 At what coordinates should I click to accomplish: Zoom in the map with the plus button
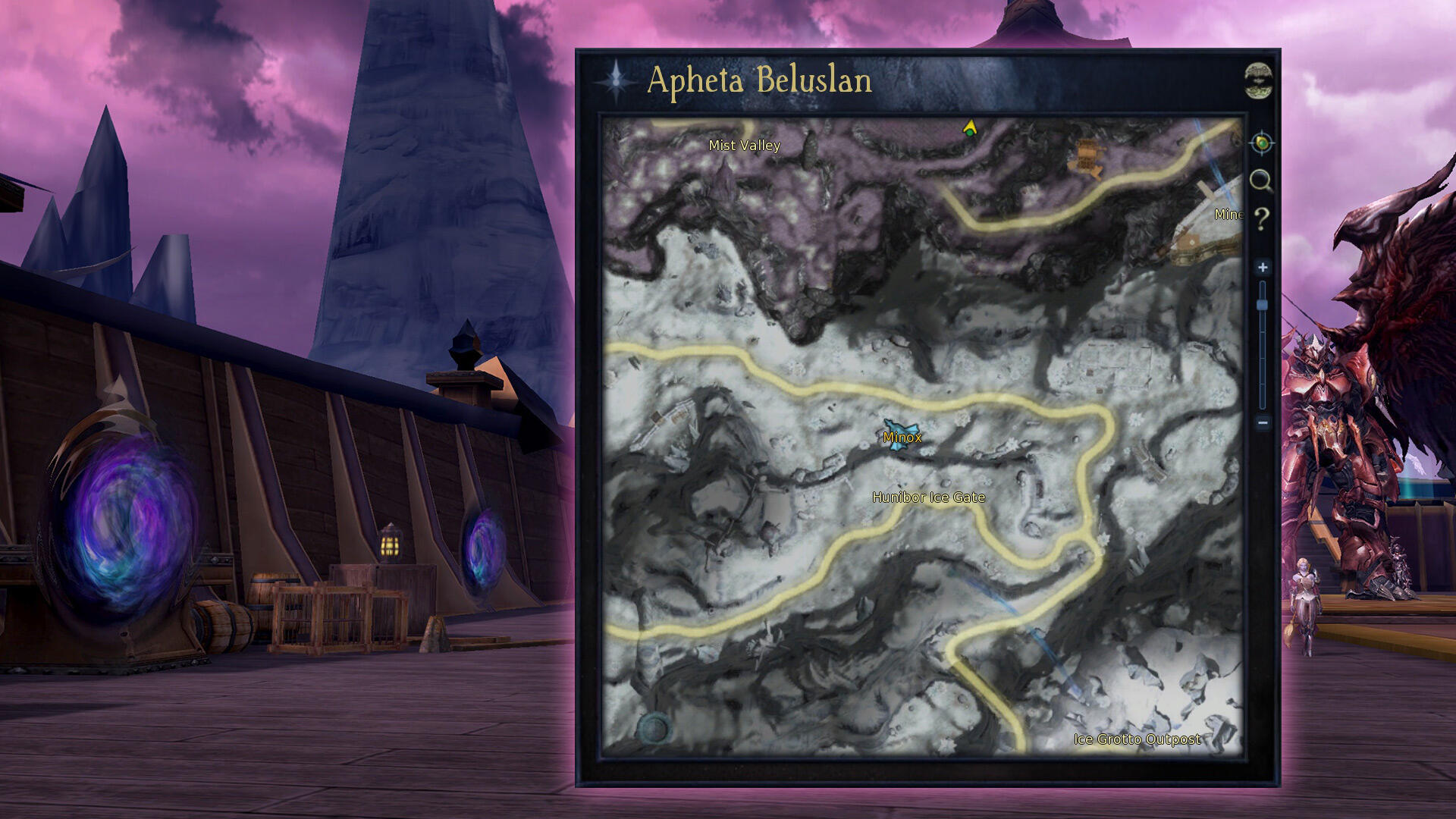point(1263,267)
